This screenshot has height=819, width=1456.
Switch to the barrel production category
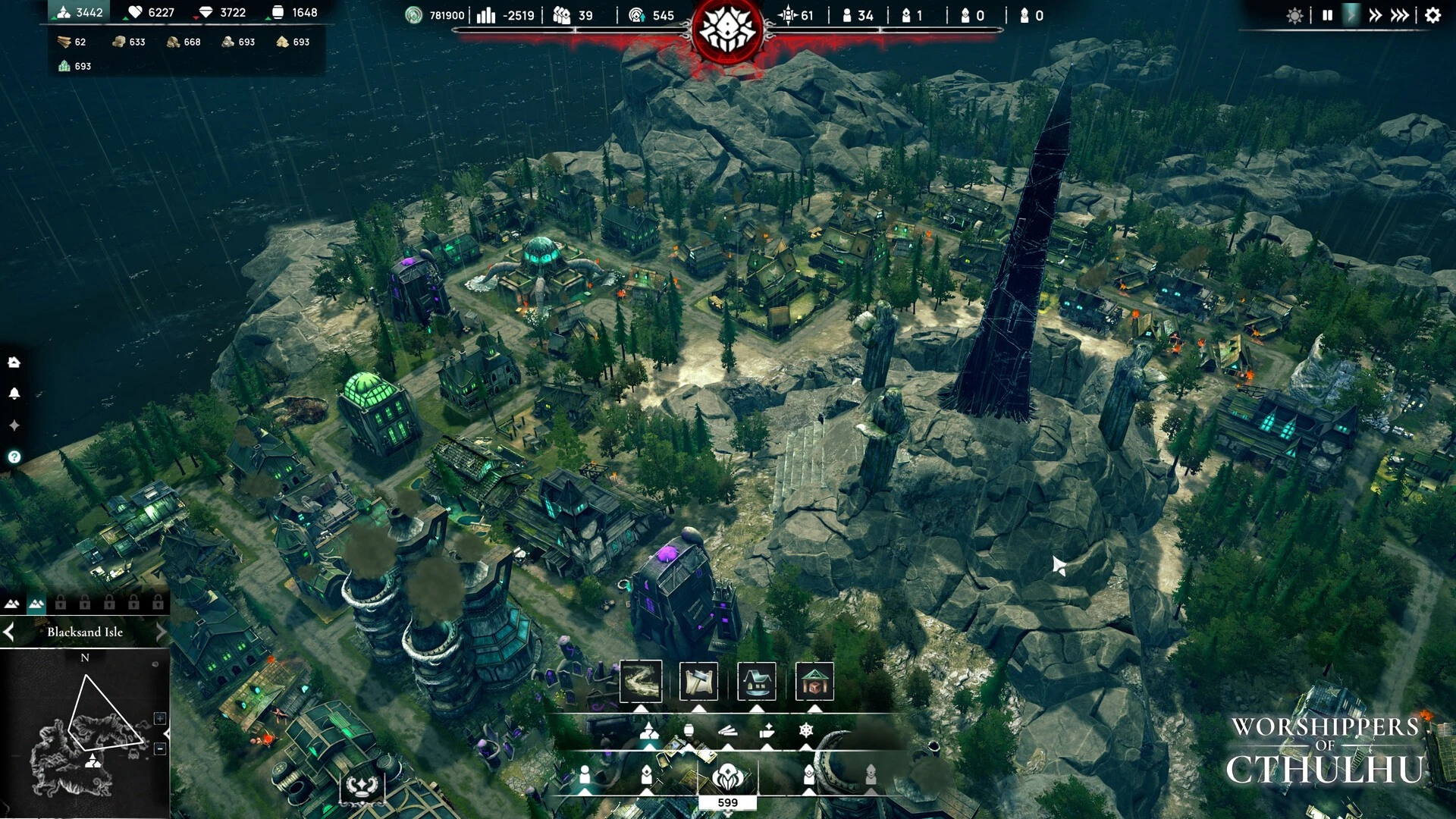tap(689, 730)
